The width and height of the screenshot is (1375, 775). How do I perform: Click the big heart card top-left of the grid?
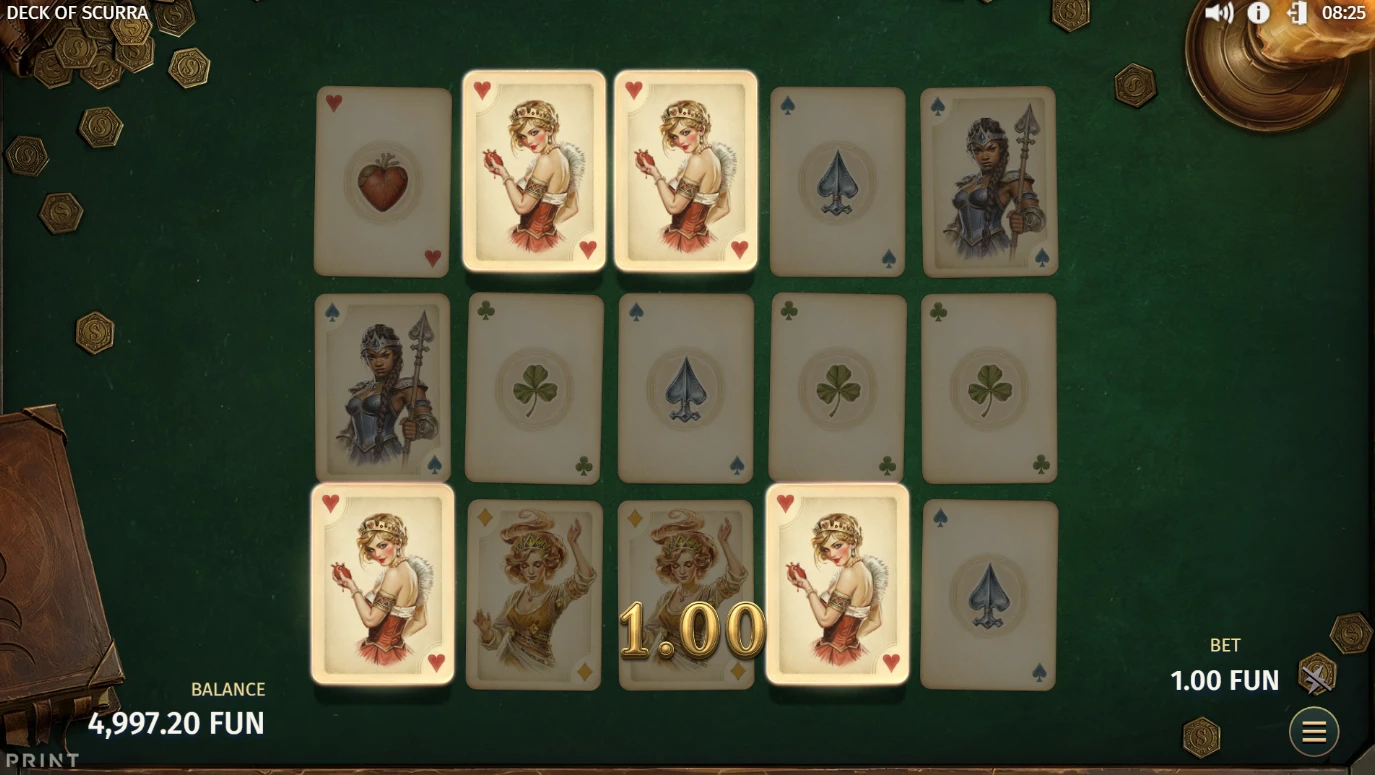tap(381, 180)
